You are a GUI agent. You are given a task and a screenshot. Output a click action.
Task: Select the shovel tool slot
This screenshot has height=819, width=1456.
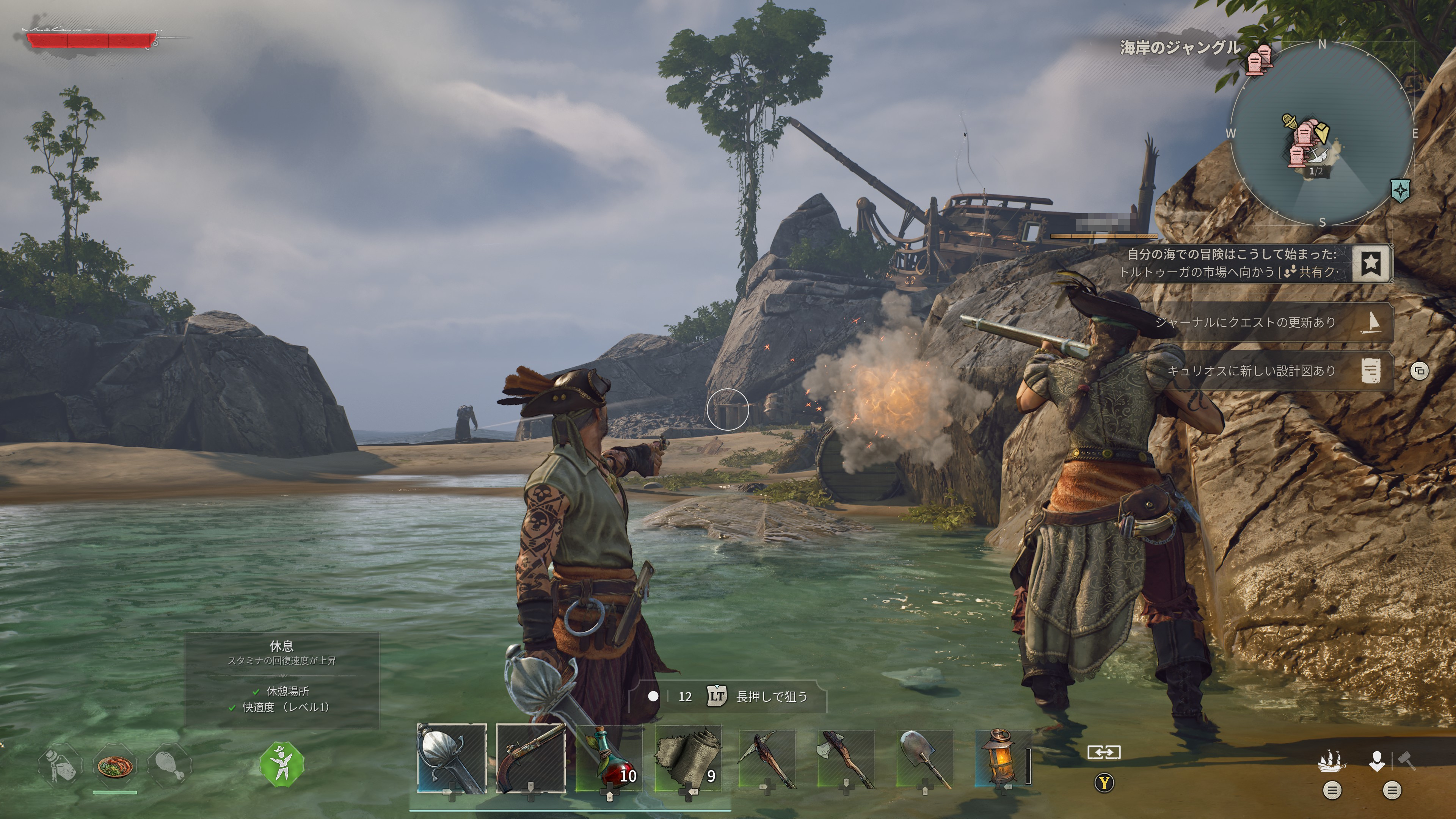click(x=925, y=758)
